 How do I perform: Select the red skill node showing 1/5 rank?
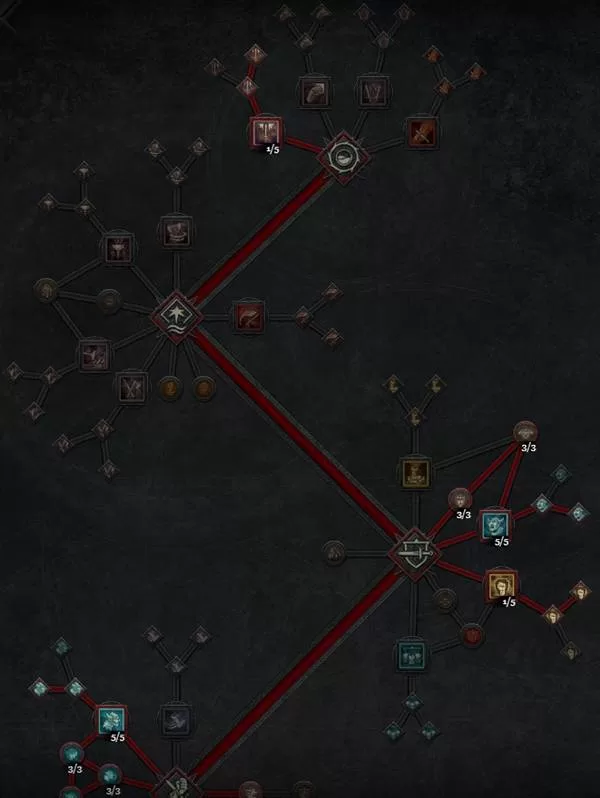(x=265, y=132)
